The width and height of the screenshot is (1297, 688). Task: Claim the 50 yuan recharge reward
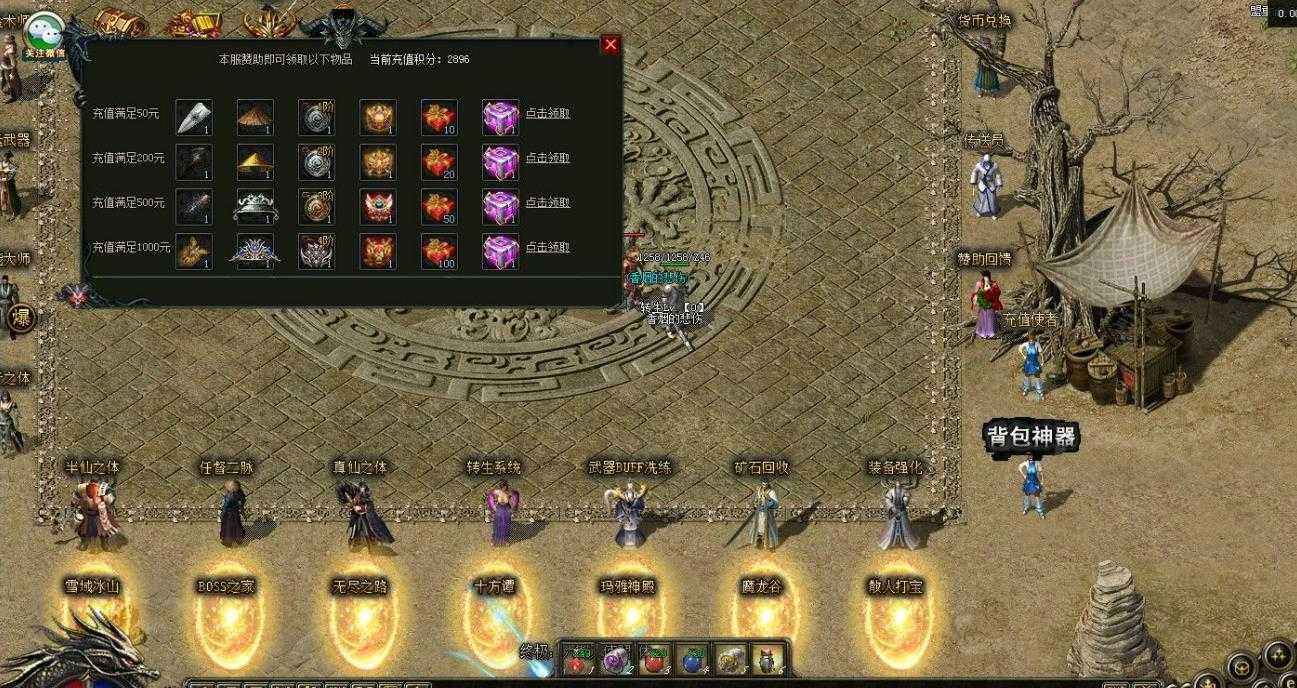pyautogui.click(x=548, y=114)
